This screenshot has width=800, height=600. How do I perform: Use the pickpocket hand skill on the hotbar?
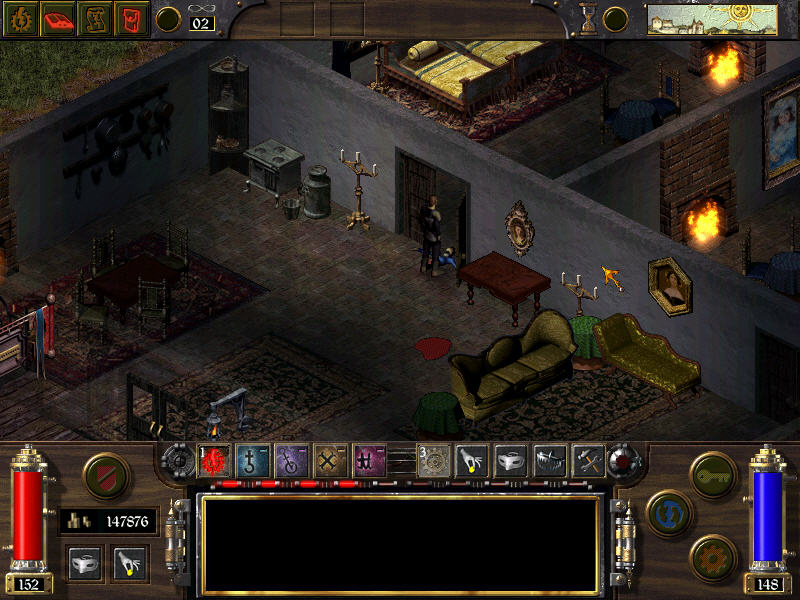(x=472, y=460)
